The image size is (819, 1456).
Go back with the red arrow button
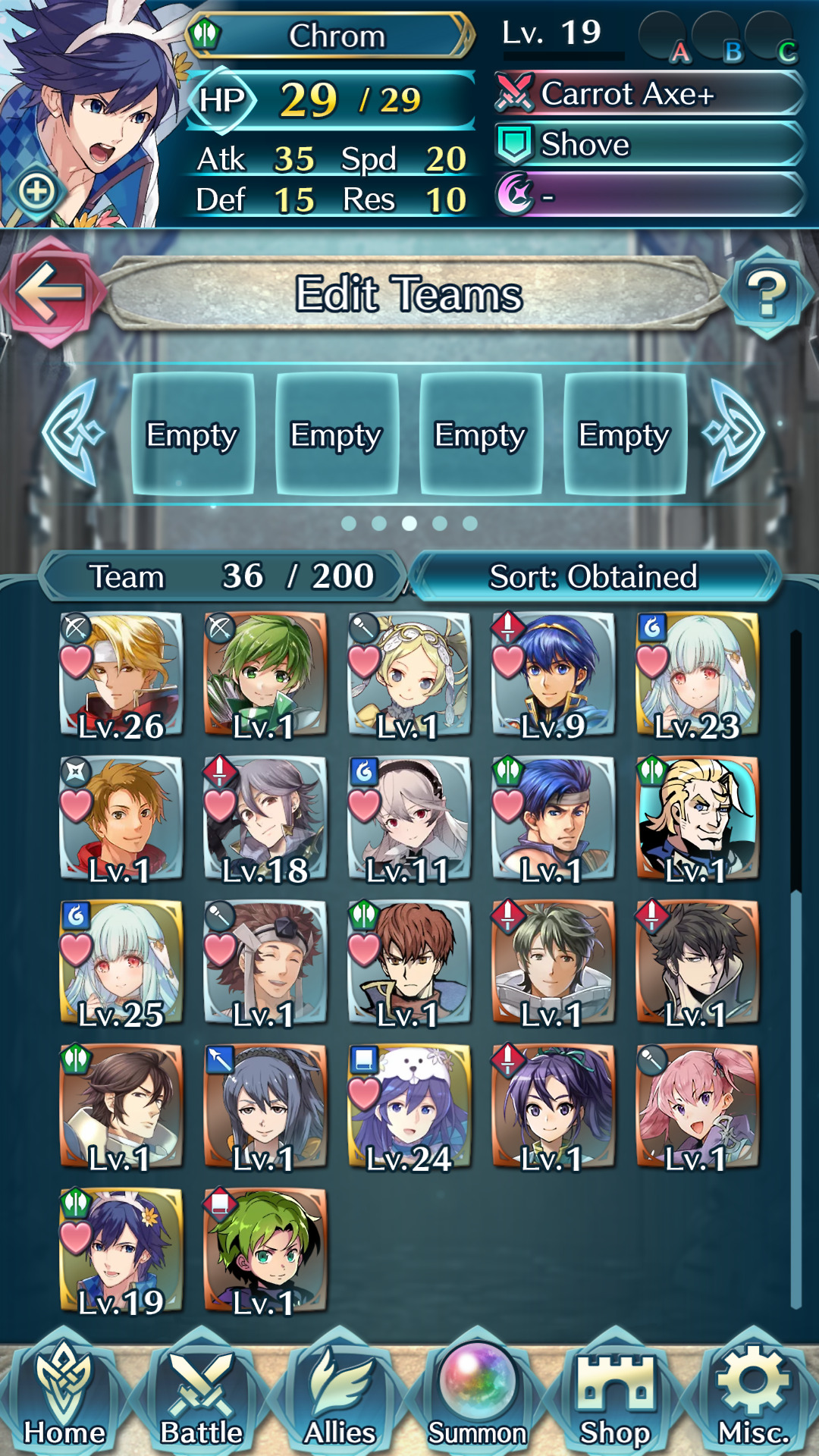pos(49,292)
